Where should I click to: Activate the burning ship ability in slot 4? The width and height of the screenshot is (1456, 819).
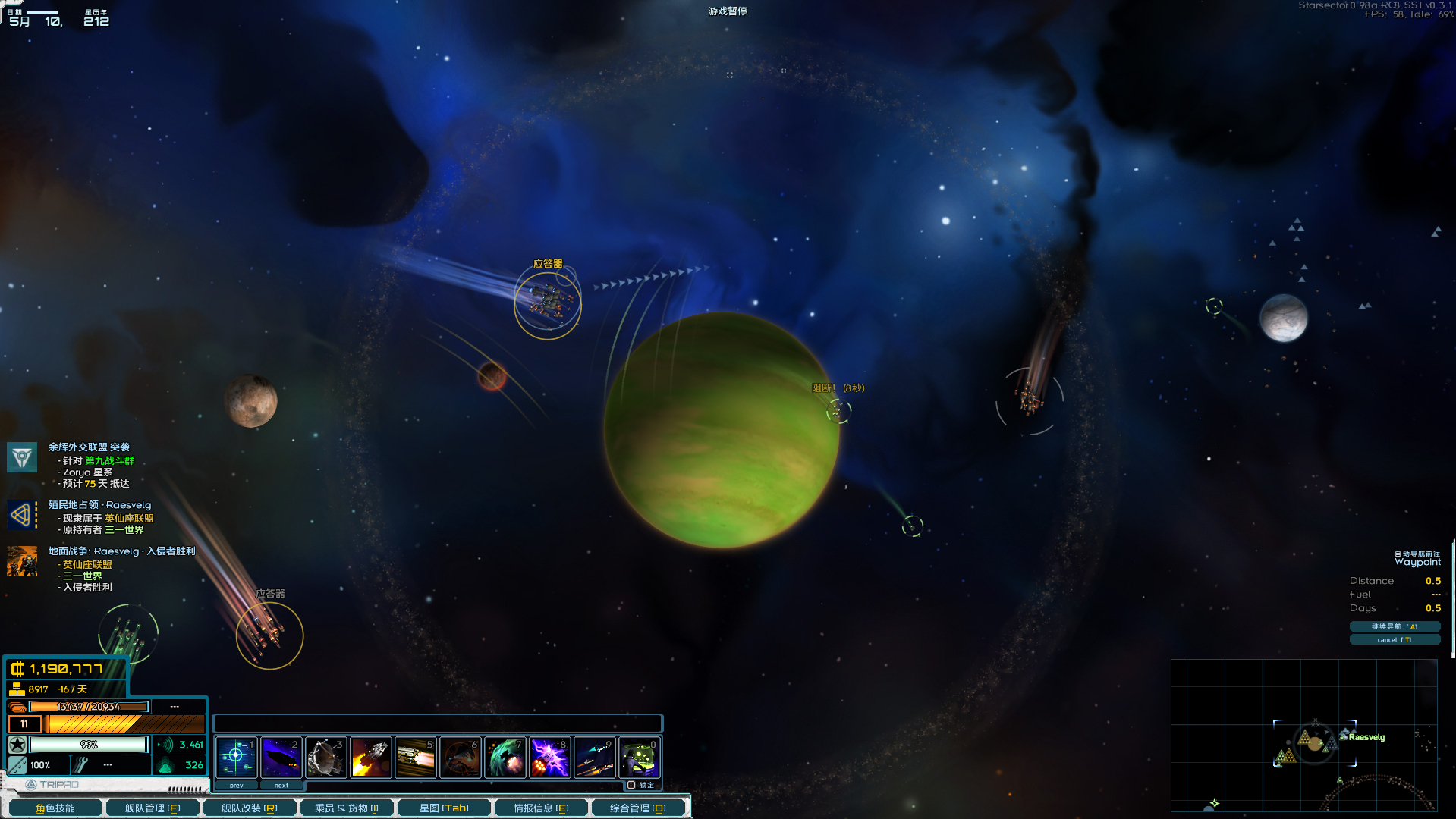pyautogui.click(x=370, y=757)
